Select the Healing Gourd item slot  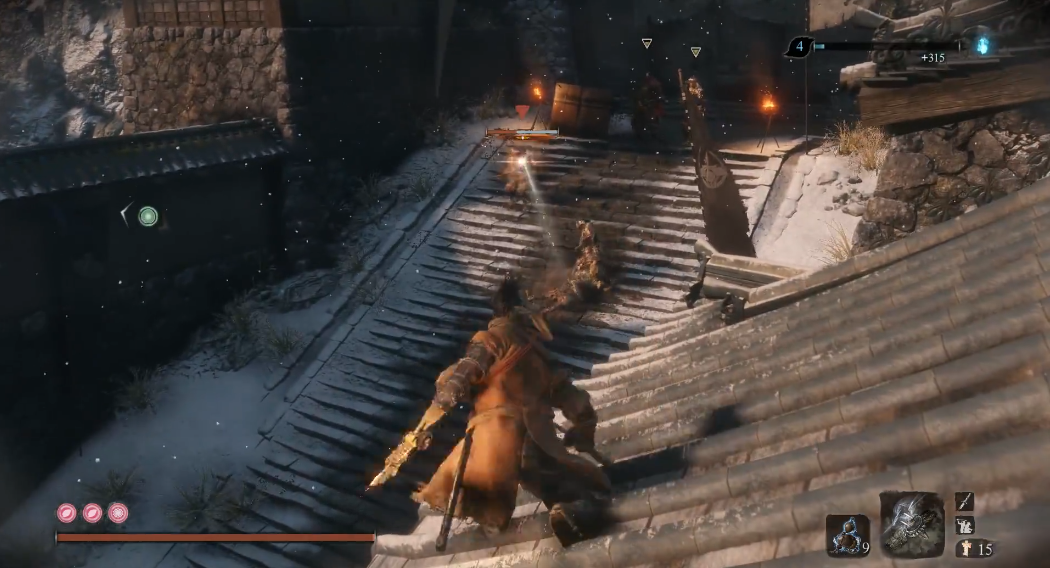coord(847,536)
